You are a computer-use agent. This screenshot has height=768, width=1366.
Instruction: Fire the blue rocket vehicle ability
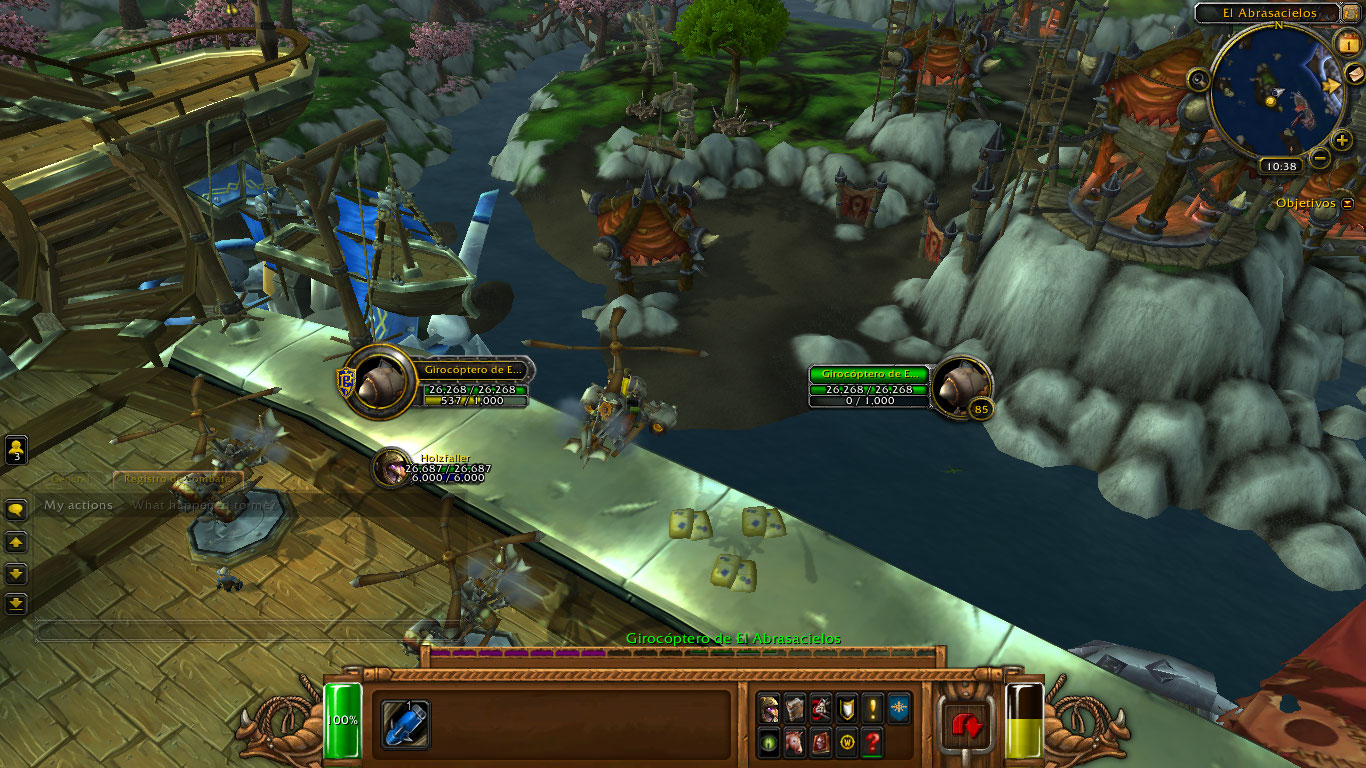point(406,724)
